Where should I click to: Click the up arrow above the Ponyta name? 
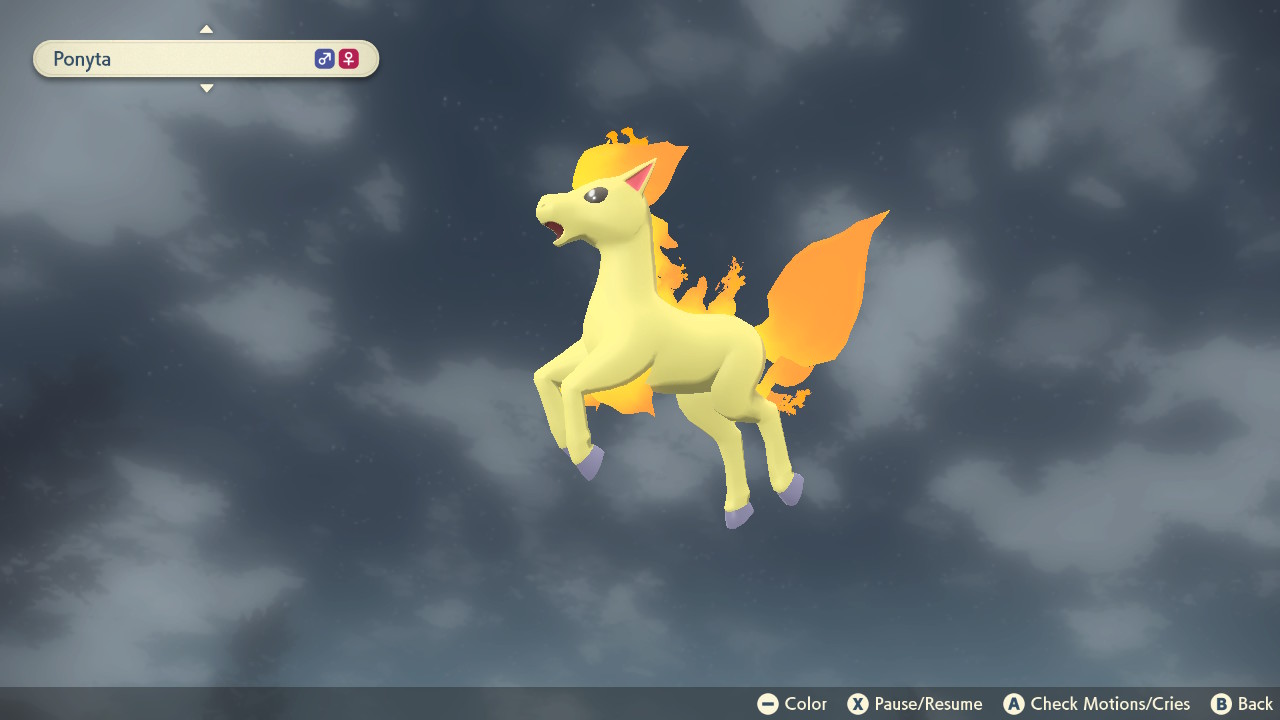206,29
